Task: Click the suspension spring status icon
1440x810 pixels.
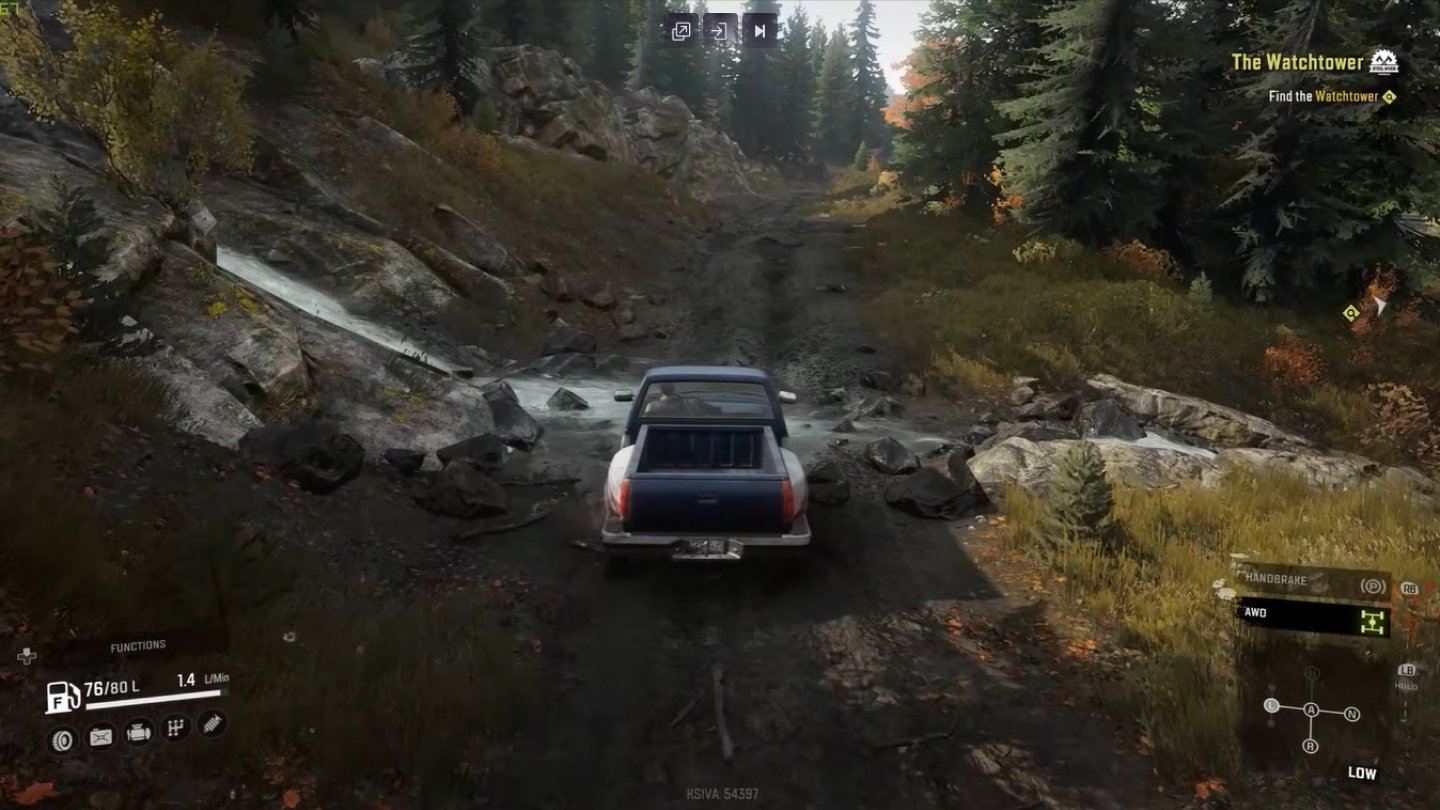Action: pyautogui.click(x=211, y=723)
